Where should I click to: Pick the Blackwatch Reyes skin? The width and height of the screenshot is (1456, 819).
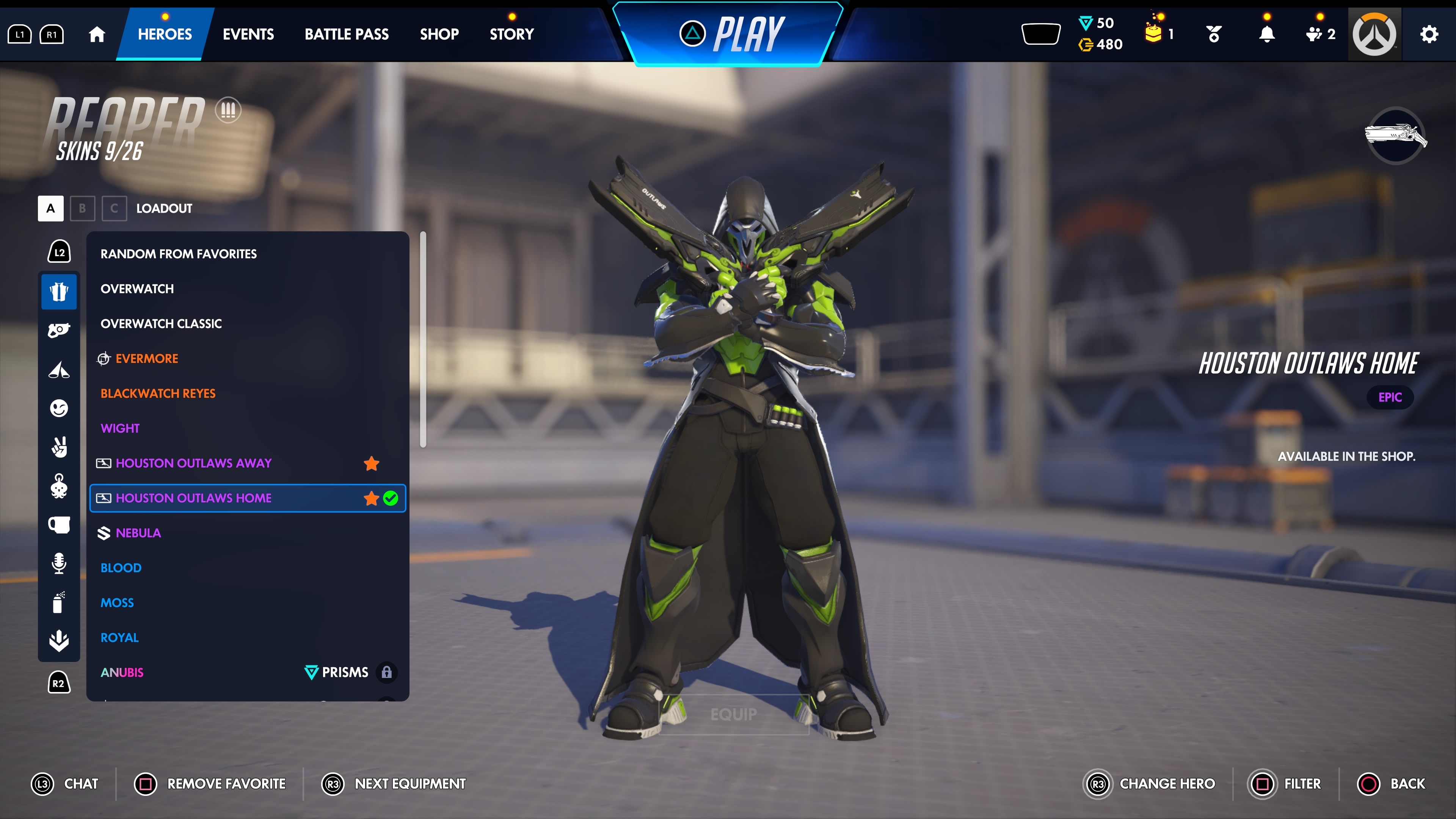pyautogui.click(x=158, y=394)
